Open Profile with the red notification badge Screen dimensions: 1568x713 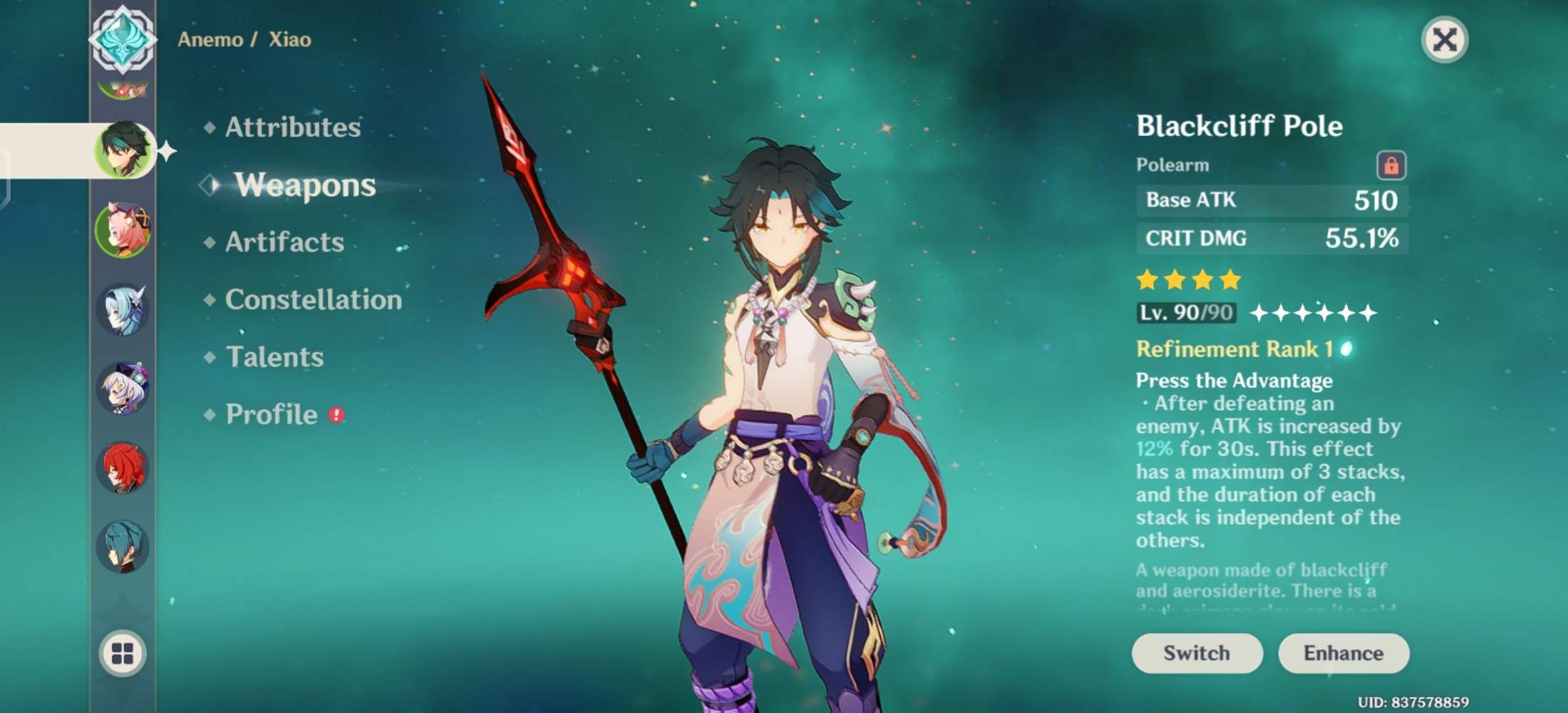pos(269,414)
